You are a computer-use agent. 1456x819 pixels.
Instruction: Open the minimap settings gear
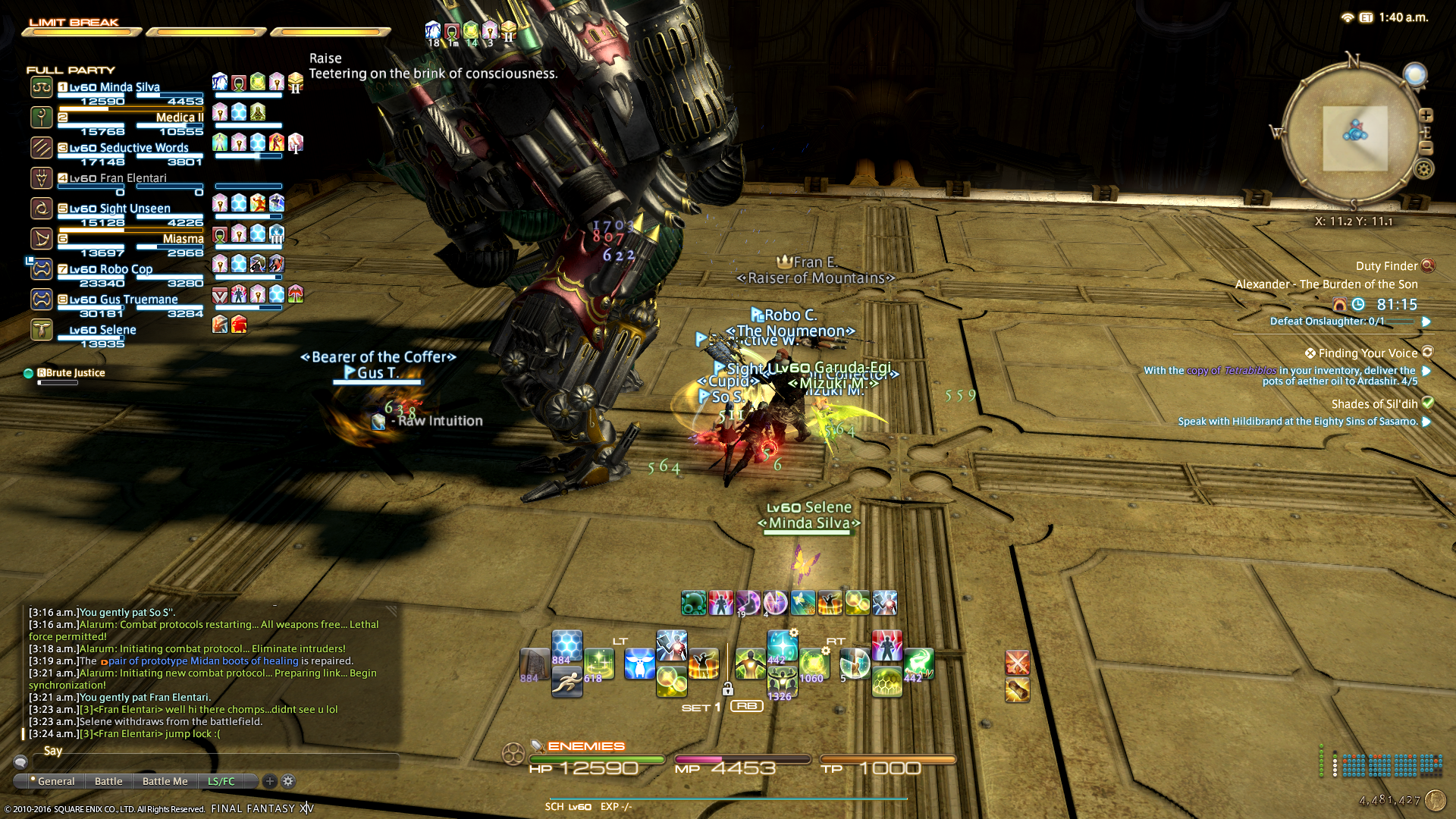coord(1423,169)
